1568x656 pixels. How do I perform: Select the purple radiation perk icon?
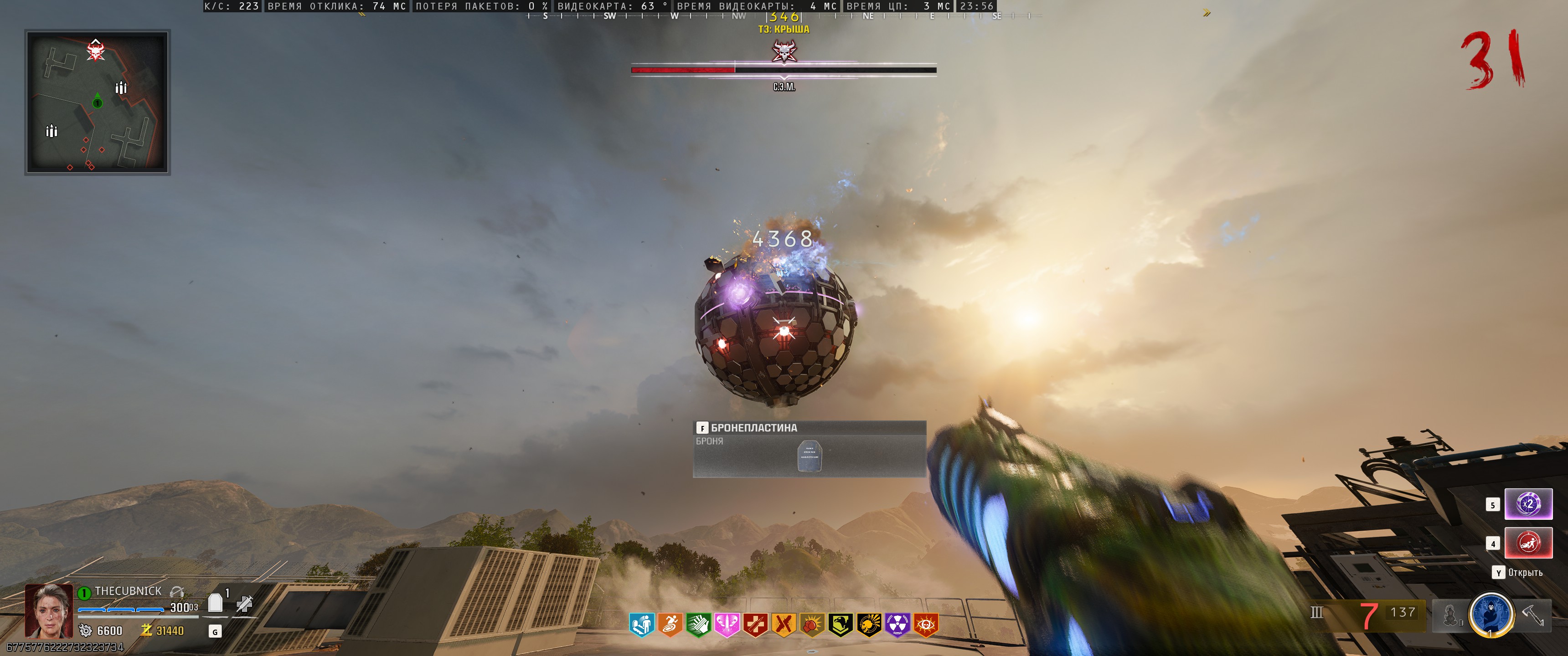point(897,625)
